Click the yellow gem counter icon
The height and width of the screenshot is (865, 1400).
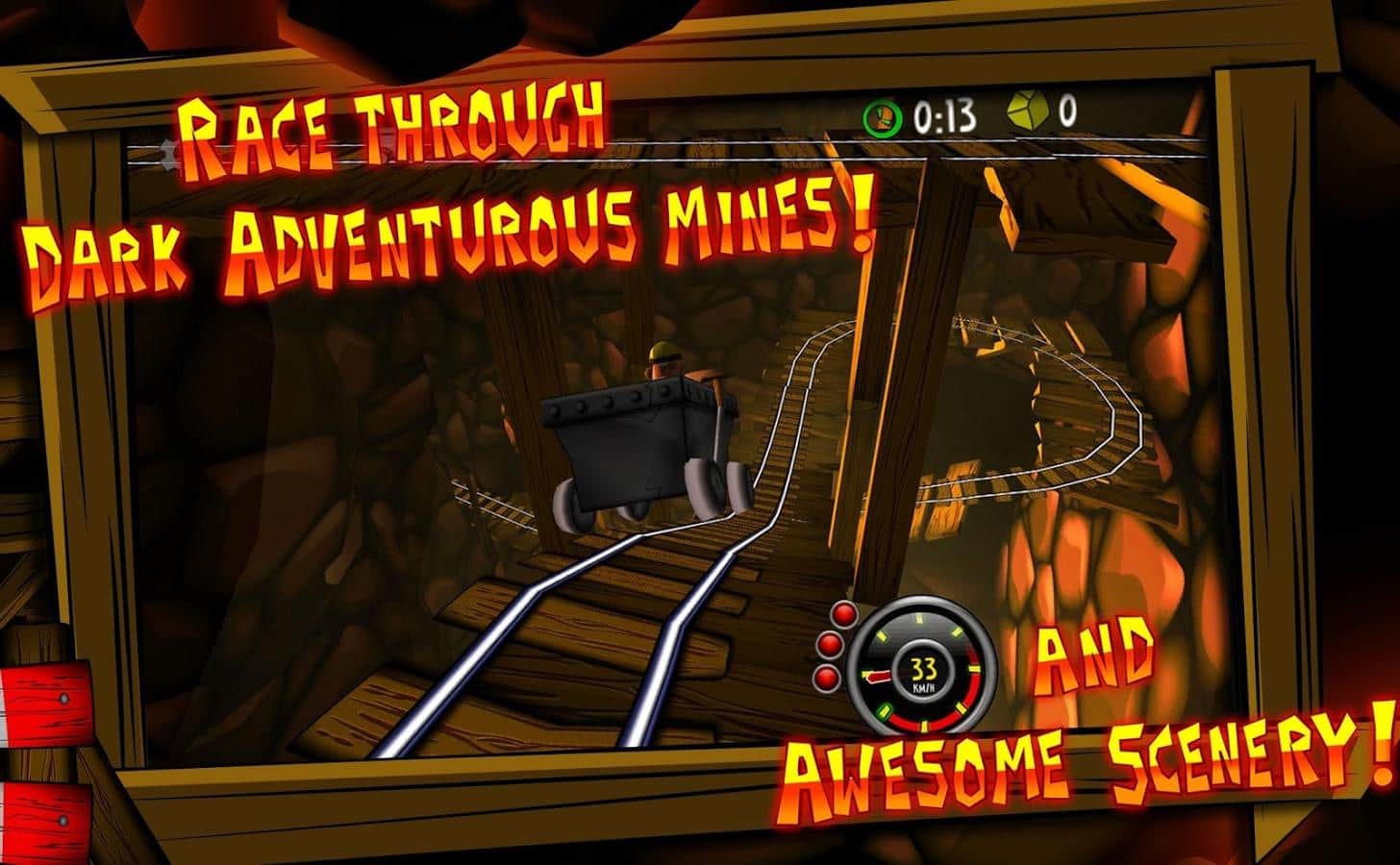pyautogui.click(x=1030, y=113)
